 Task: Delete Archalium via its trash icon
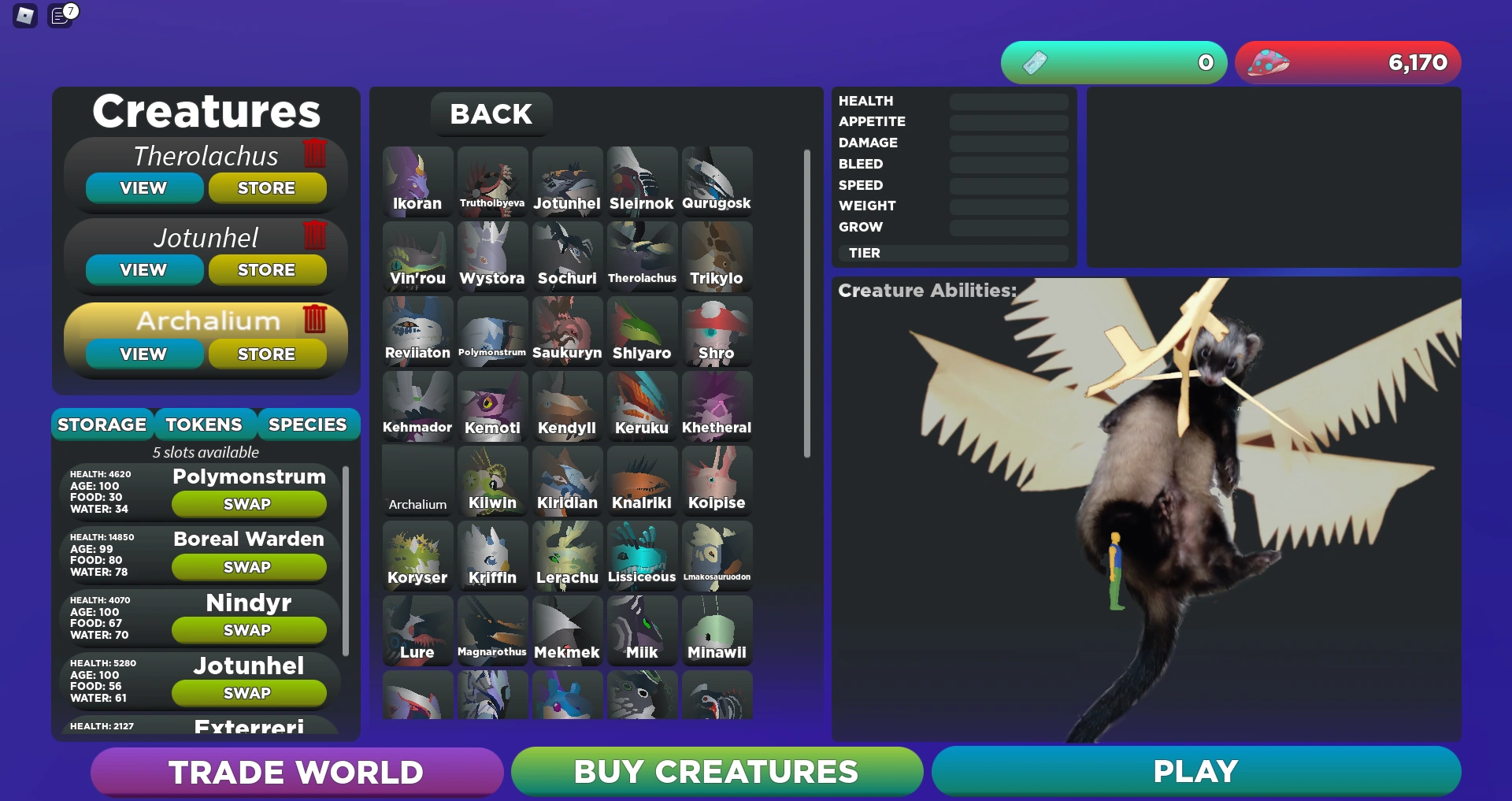pyautogui.click(x=315, y=320)
